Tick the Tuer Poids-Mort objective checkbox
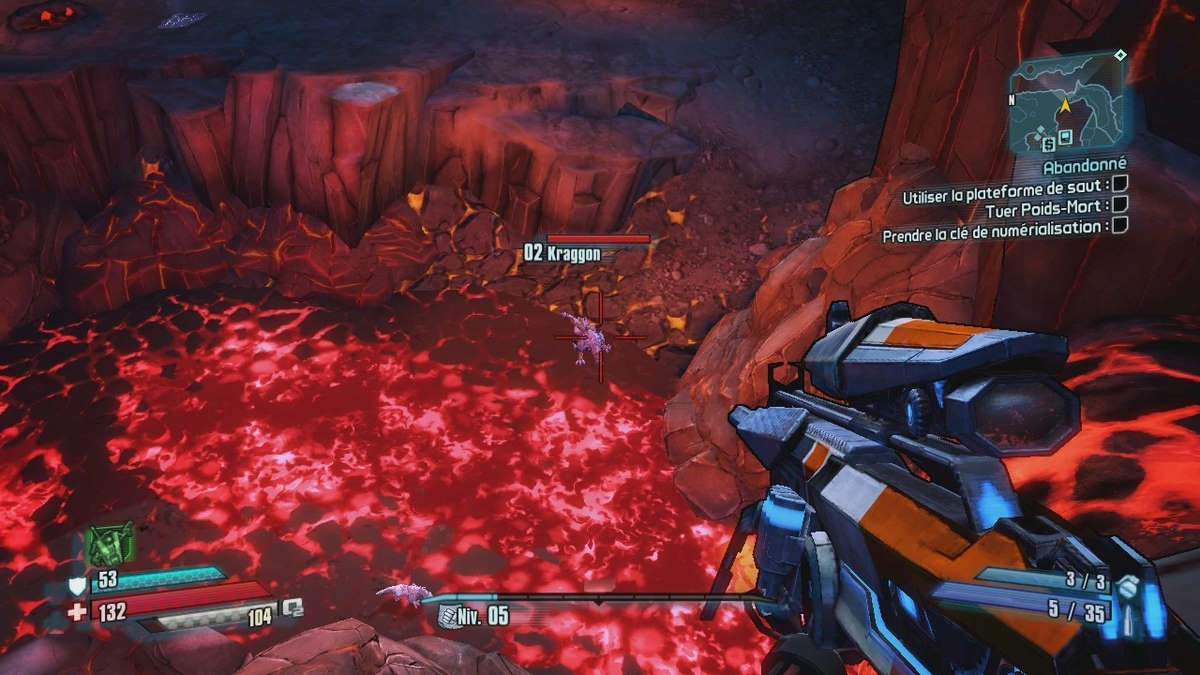Viewport: 1200px width, 675px height. [x=1120, y=204]
